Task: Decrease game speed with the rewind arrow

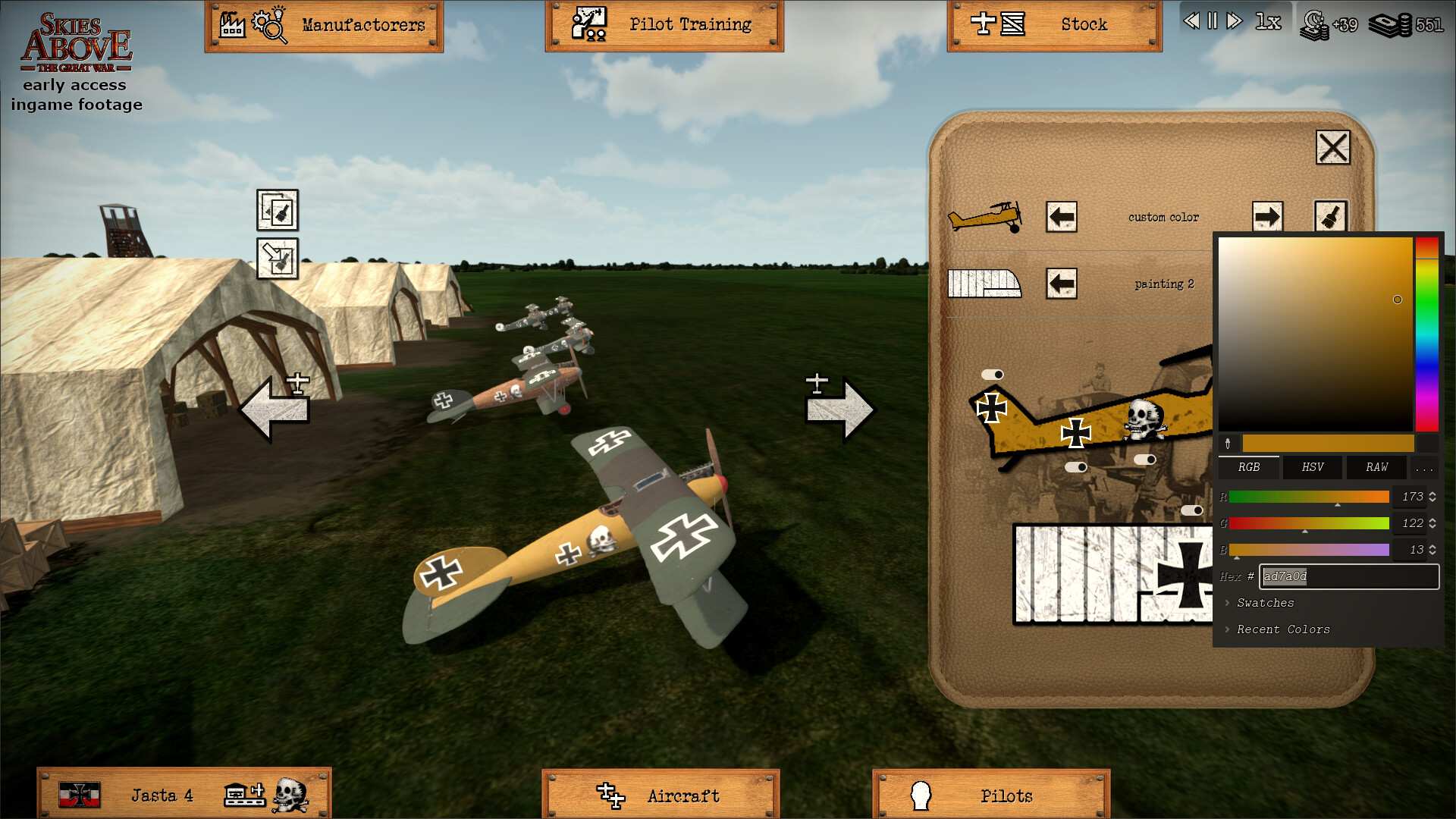Action: pyautogui.click(x=1191, y=21)
